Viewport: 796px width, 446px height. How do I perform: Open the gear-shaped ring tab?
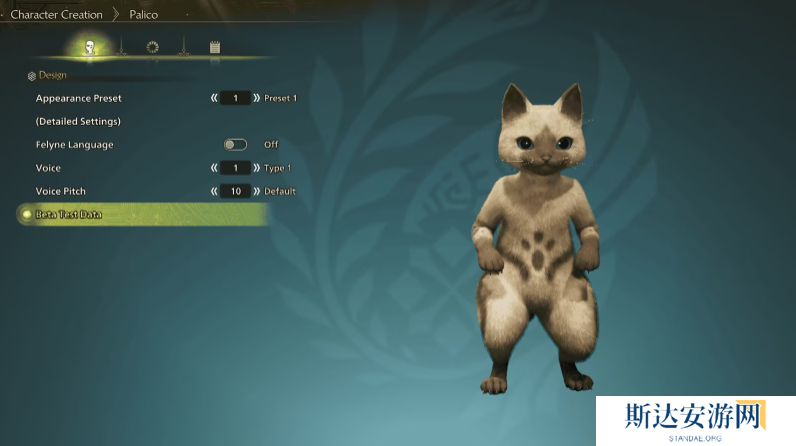click(152, 46)
